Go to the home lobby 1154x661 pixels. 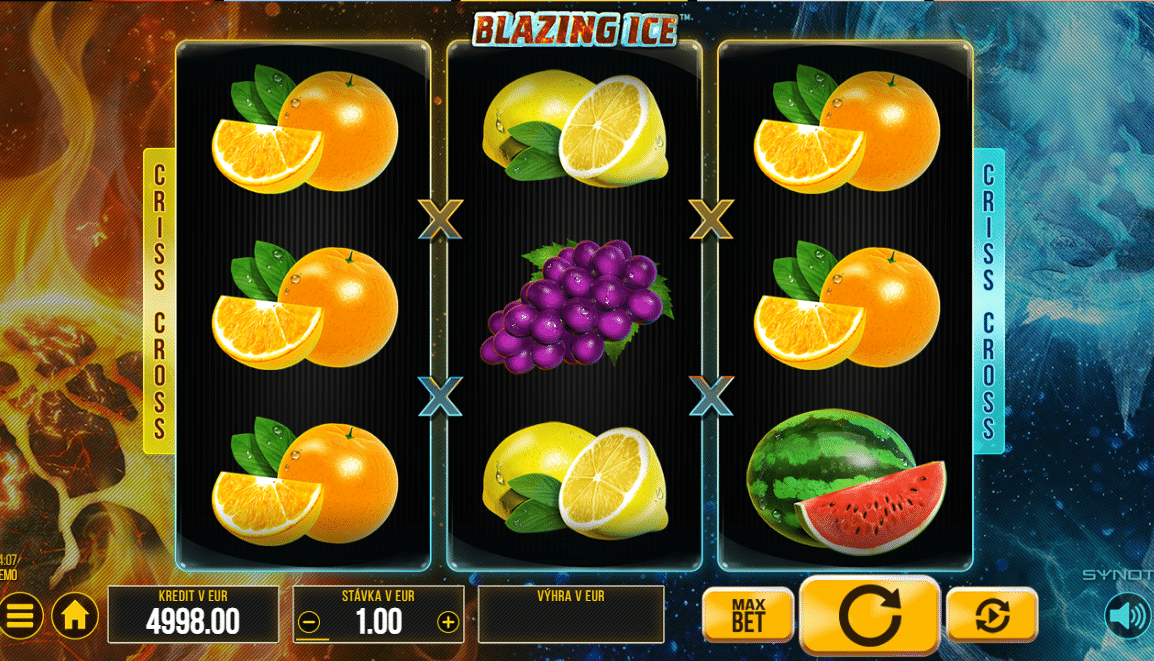click(75, 616)
